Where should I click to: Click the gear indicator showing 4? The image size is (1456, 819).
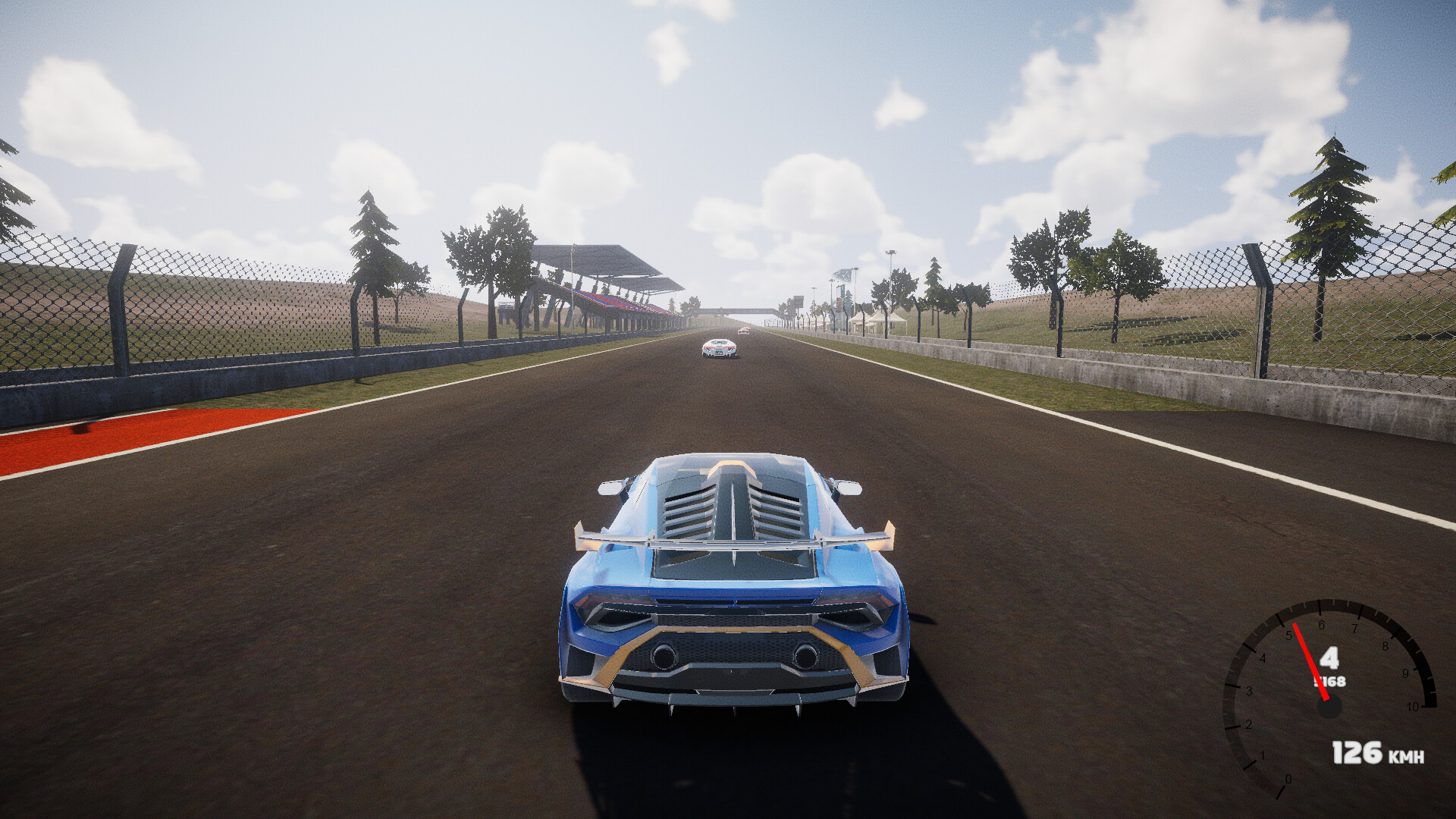1330,657
